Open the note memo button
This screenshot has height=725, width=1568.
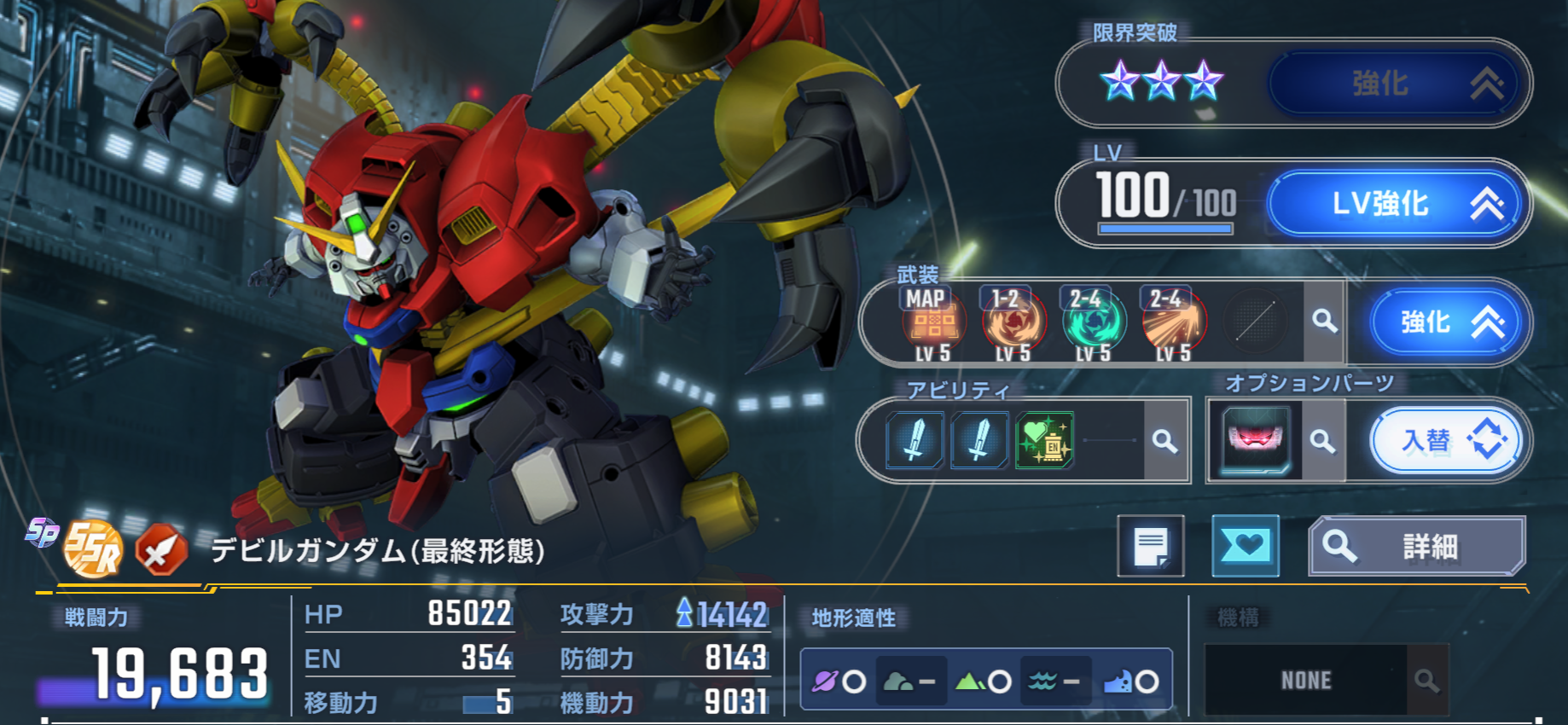pyautogui.click(x=1151, y=546)
